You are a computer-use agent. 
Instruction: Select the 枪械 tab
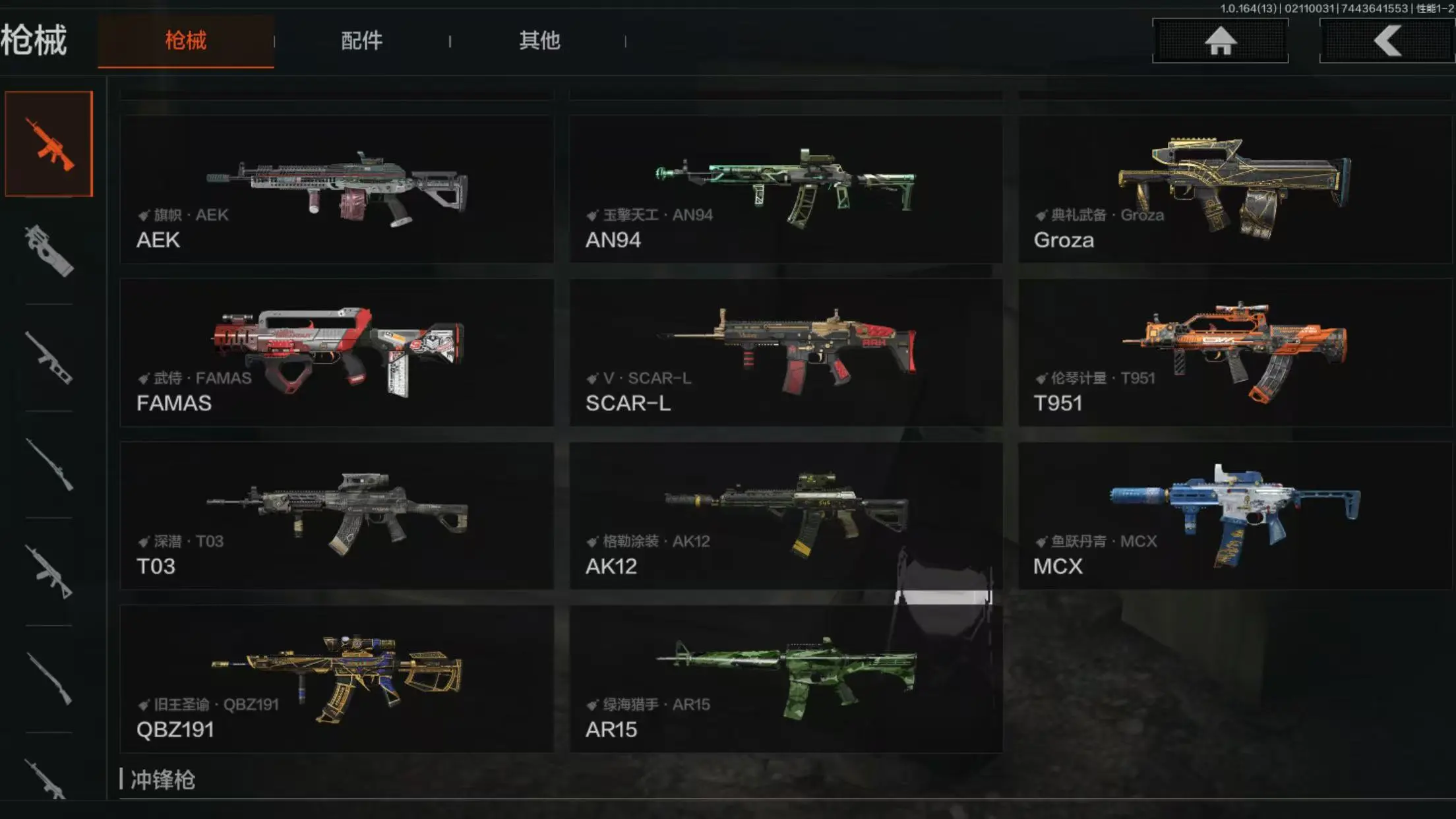(x=185, y=41)
